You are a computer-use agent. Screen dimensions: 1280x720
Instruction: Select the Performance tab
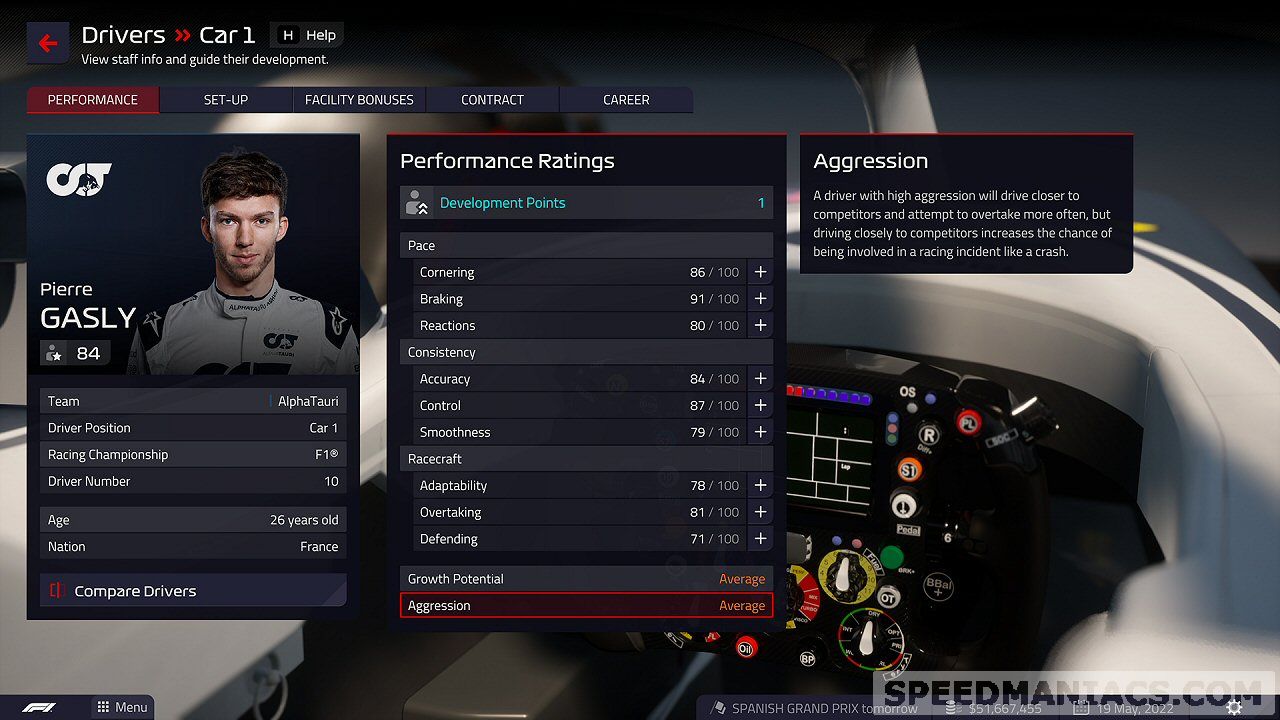pos(93,100)
